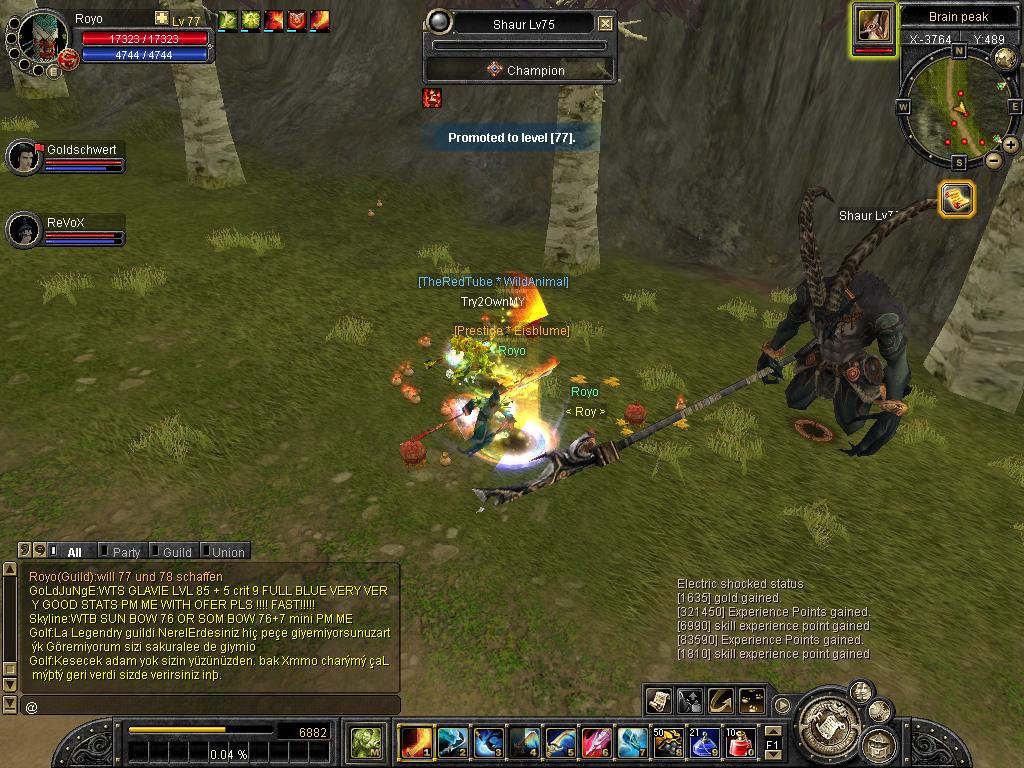
Task: Close the Shaur Lv75 target window
Action: tap(605, 23)
